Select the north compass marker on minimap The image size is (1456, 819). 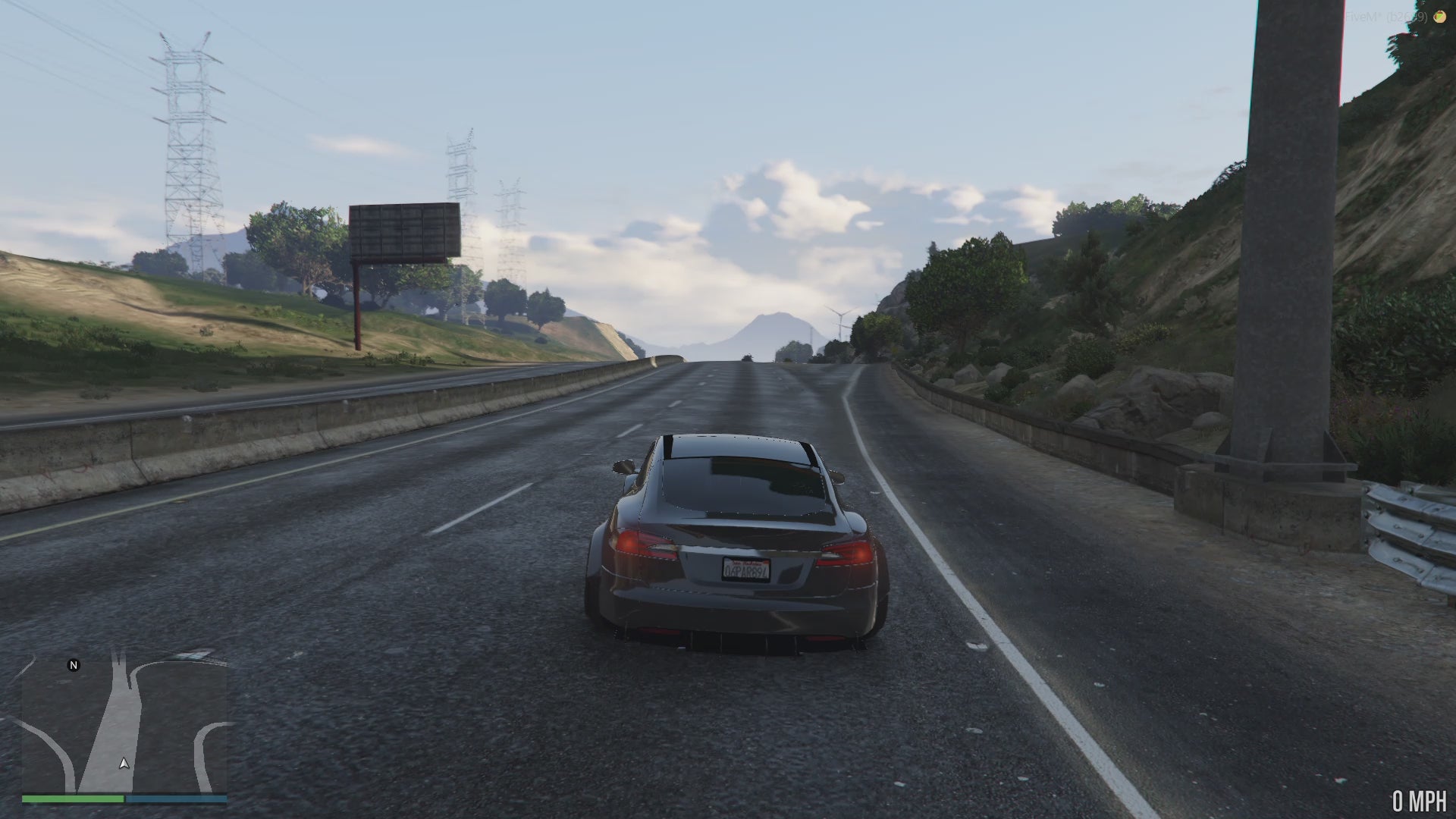[x=74, y=665]
